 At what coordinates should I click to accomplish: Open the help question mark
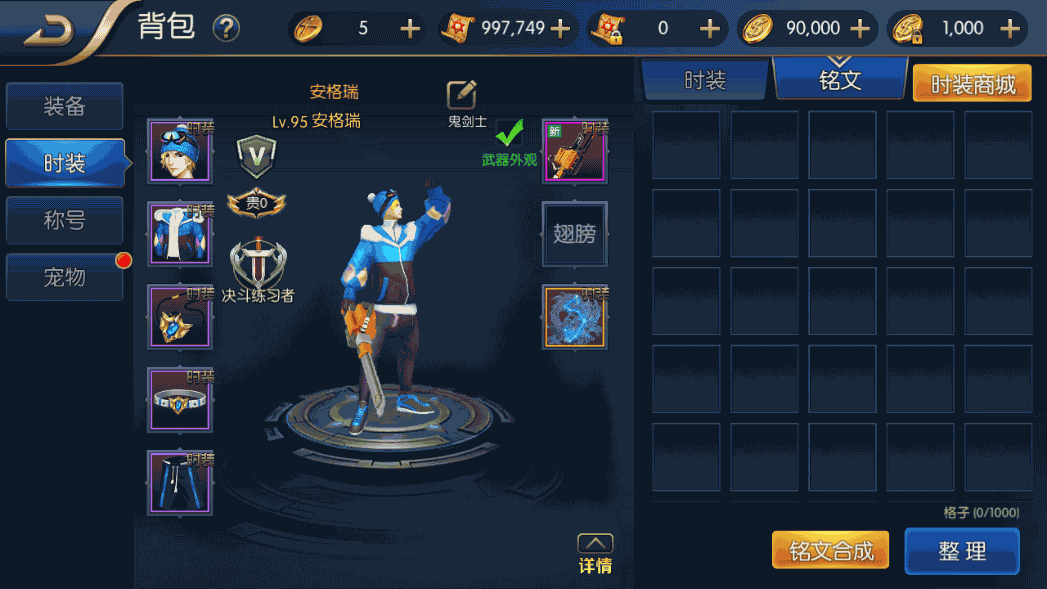226,28
